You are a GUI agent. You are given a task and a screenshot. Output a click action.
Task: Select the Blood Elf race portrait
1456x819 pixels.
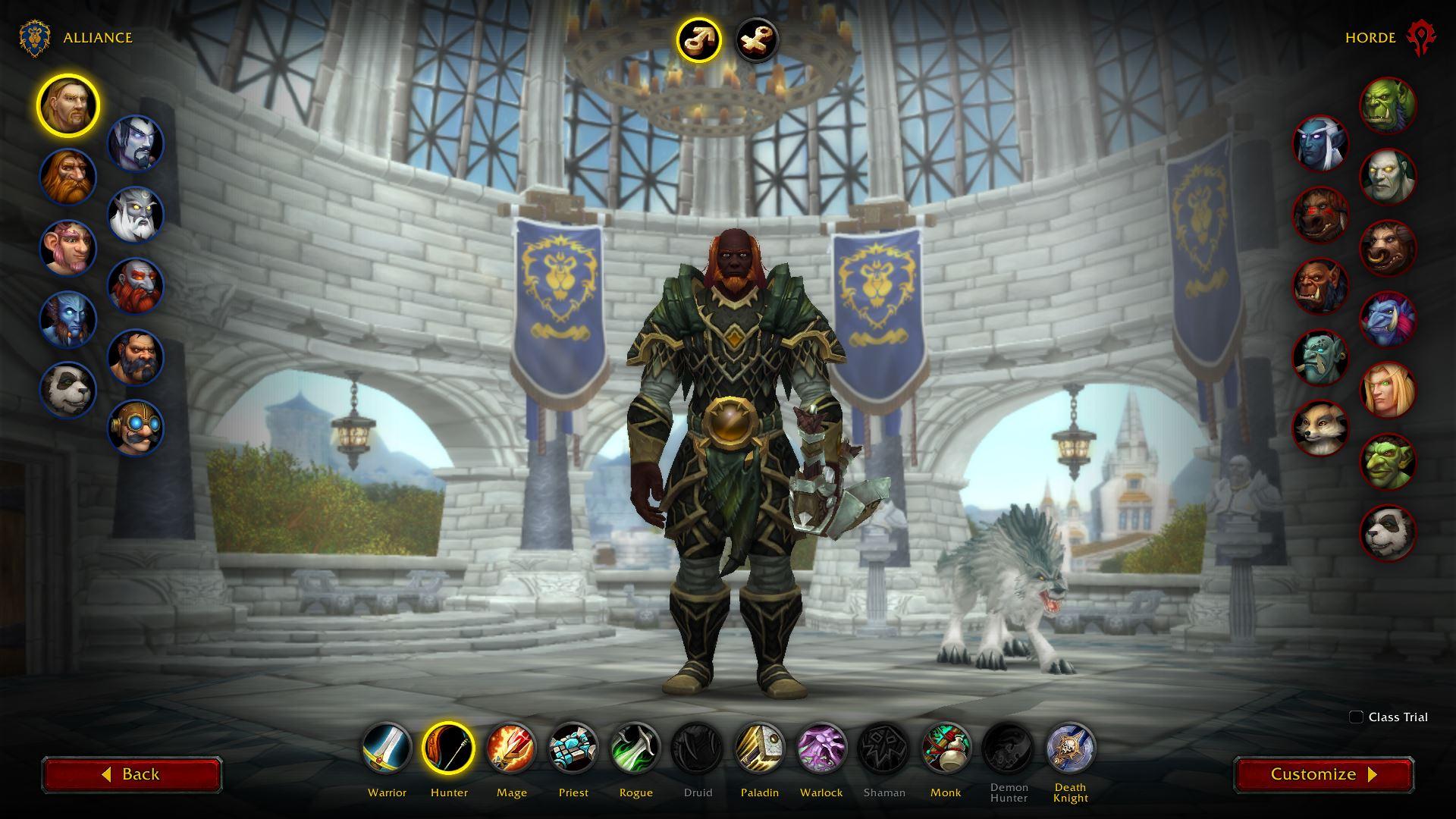[1388, 391]
